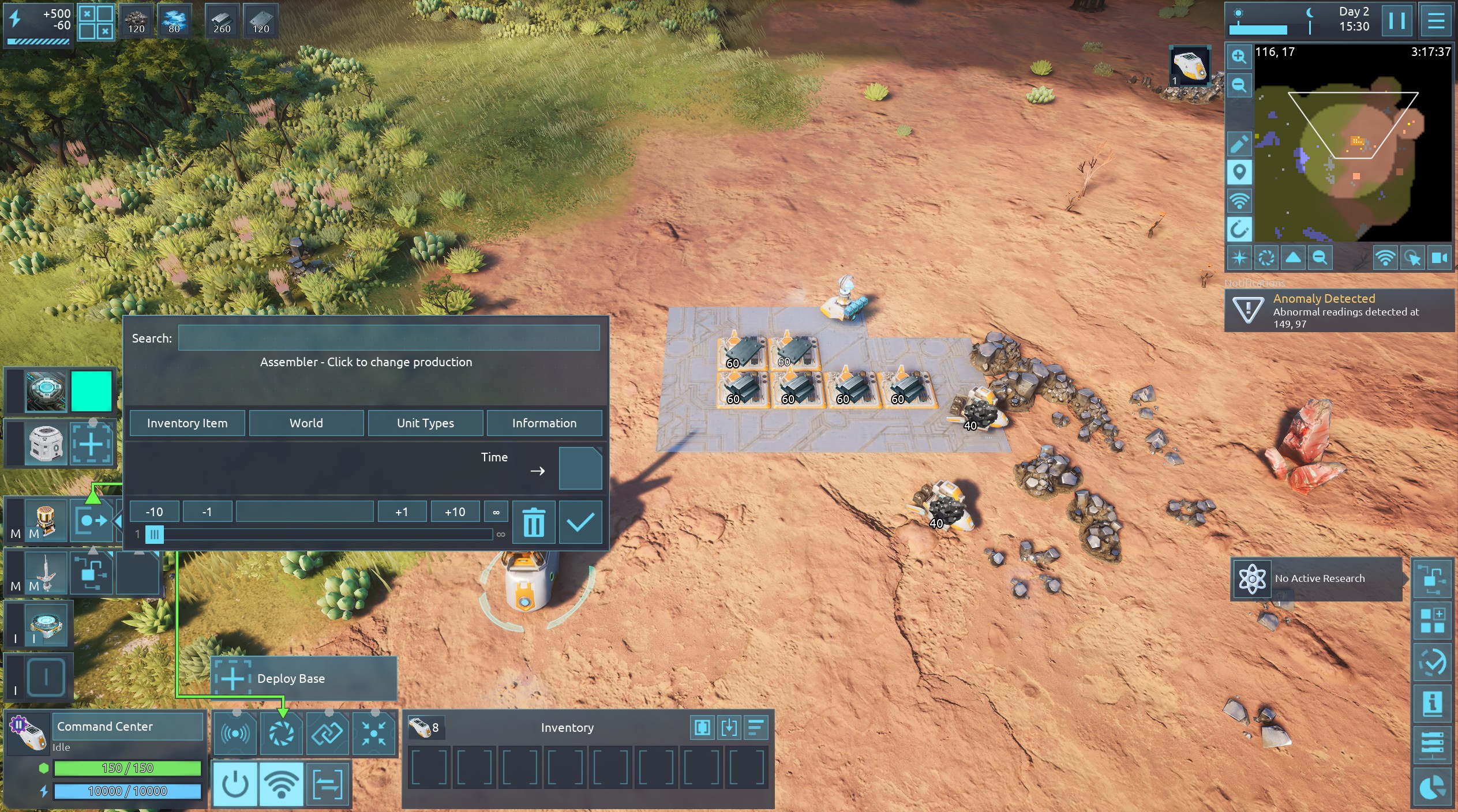The image size is (1458, 812).
Task: Click the Search text field
Action: (x=388, y=338)
